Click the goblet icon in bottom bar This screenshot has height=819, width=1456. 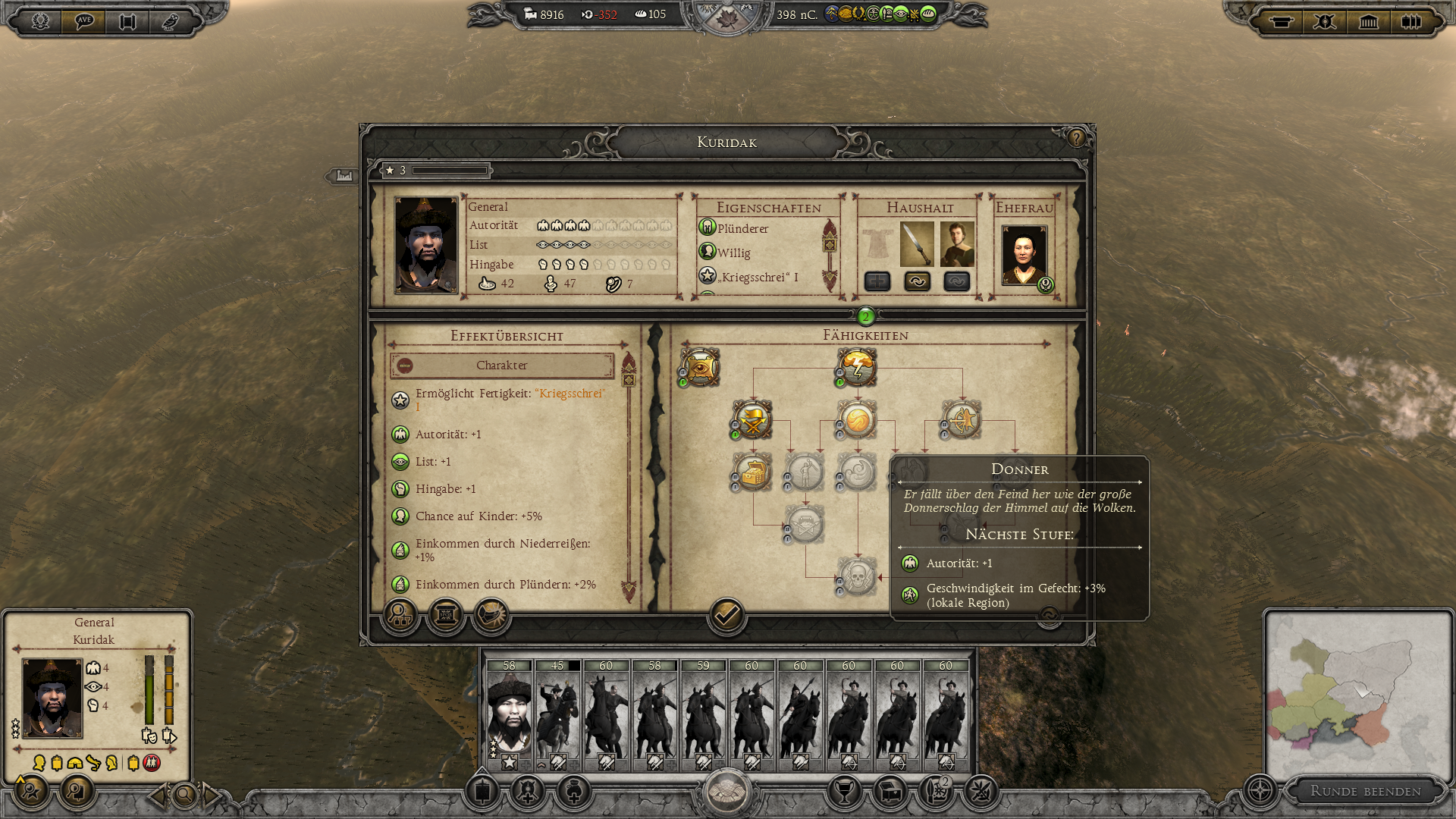pos(844,792)
